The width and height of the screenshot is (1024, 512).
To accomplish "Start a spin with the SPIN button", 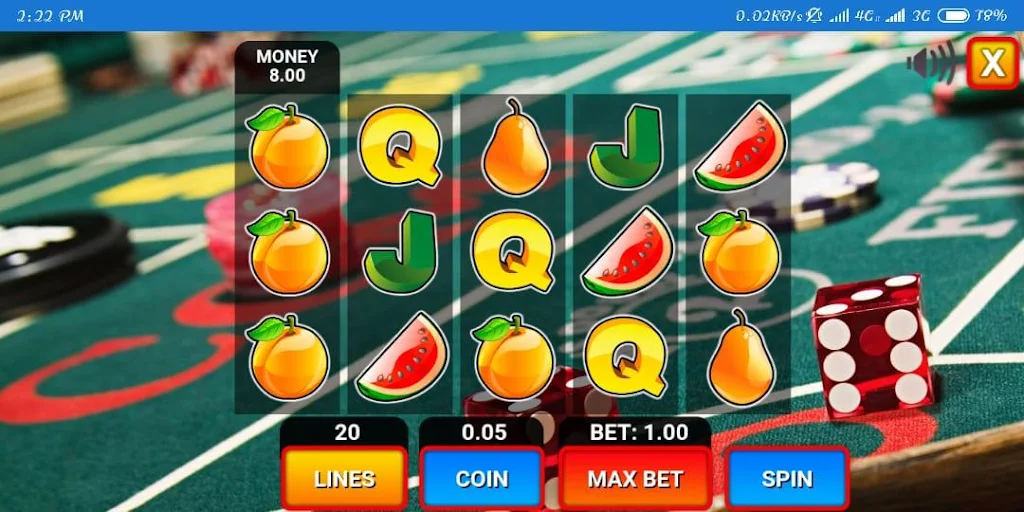I will click(x=787, y=478).
